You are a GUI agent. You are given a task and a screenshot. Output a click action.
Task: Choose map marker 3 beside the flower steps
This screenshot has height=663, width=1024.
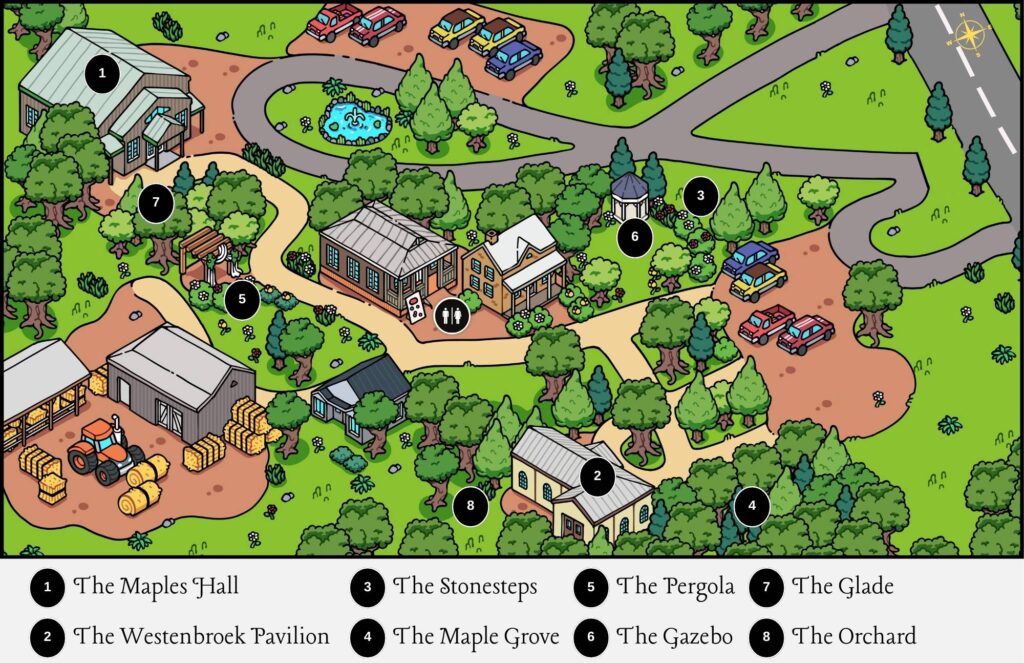701,196
